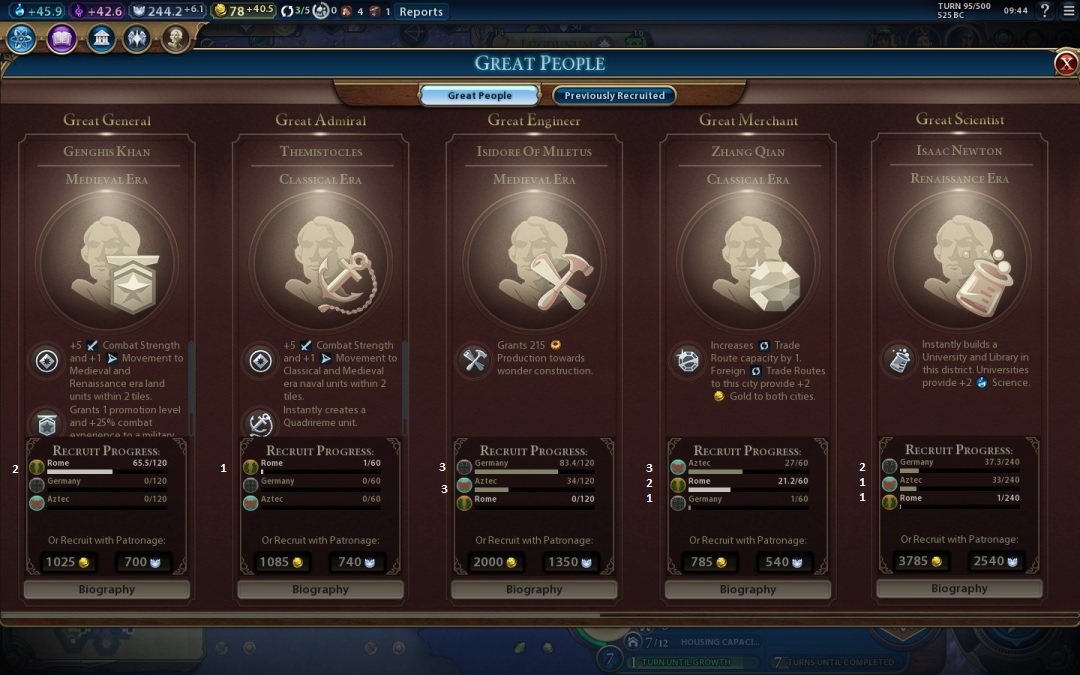The height and width of the screenshot is (675, 1080).
Task: Open the civics tree book icon
Action: coord(62,39)
